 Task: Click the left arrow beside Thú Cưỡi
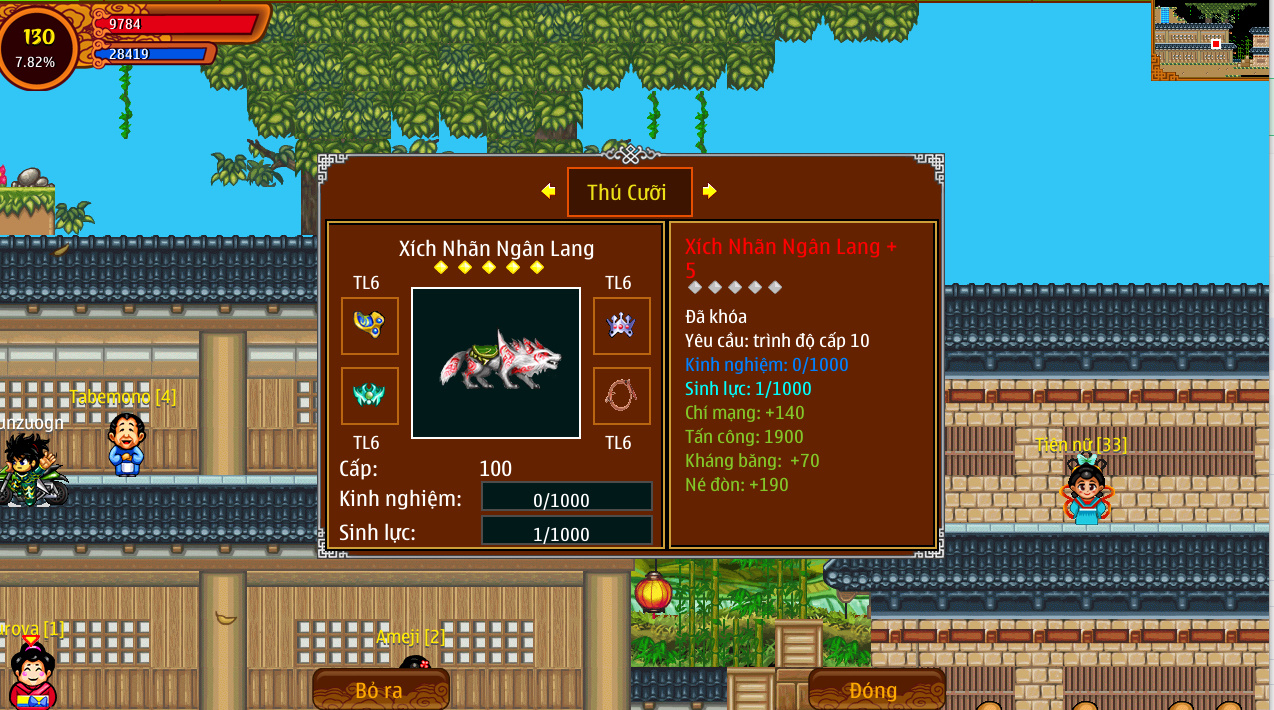coord(548,191)
